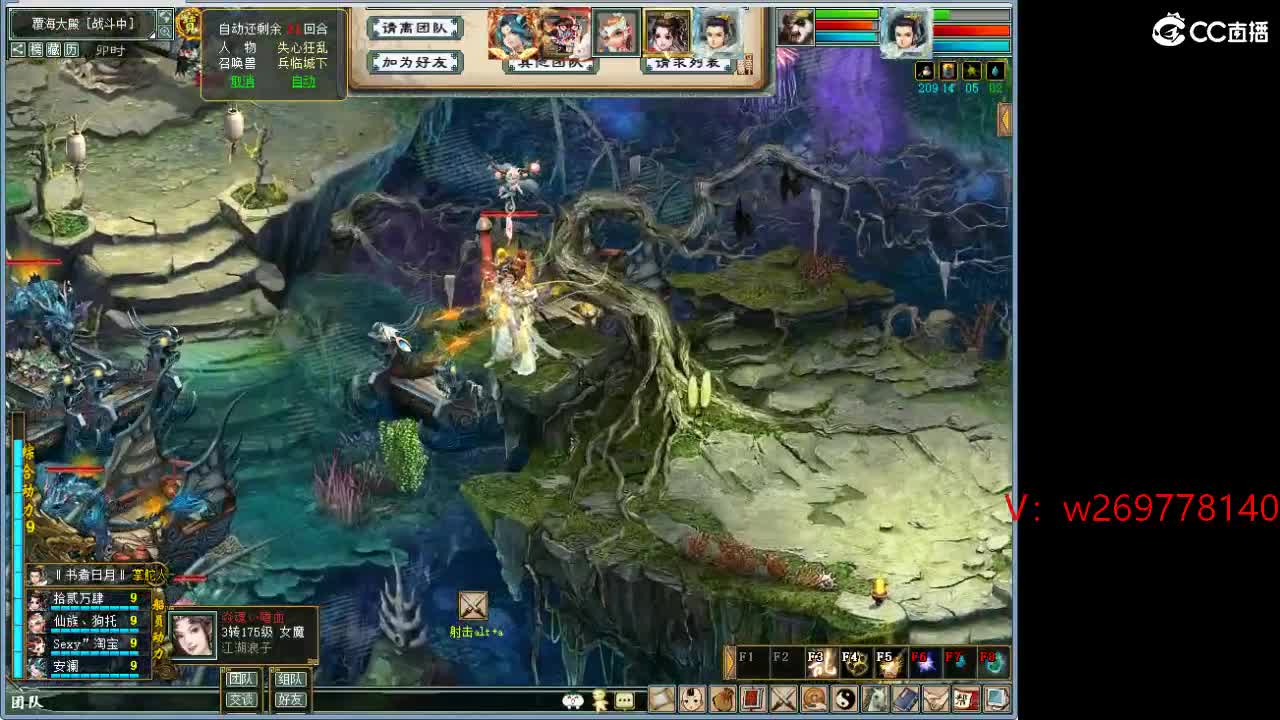Open the crossed swords battle icon in toolbar
Image resolution: width=1280 pixels, height=720 pixels.
783,700
